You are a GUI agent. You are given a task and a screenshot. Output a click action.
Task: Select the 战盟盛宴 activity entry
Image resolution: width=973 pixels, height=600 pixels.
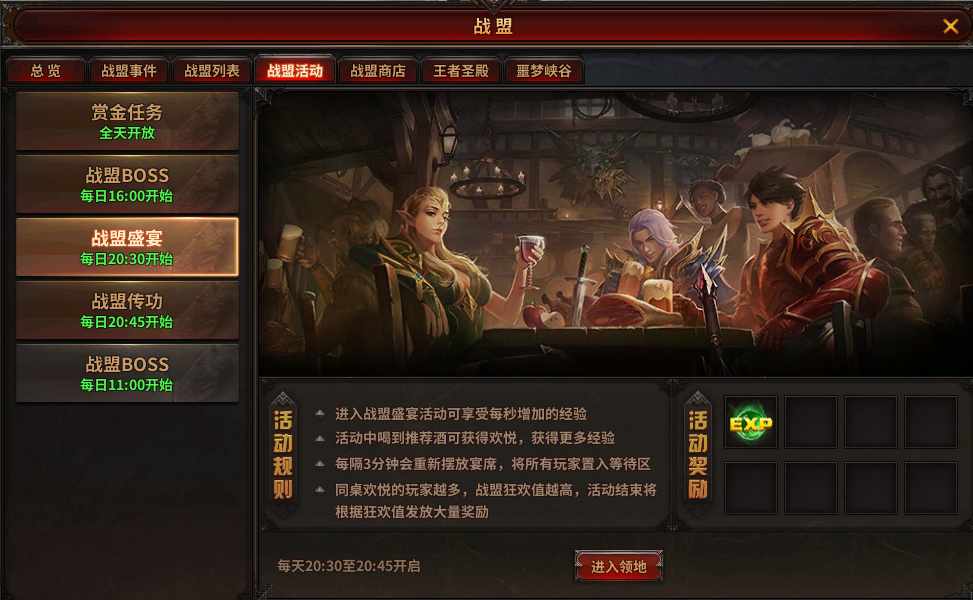[127, 247]
